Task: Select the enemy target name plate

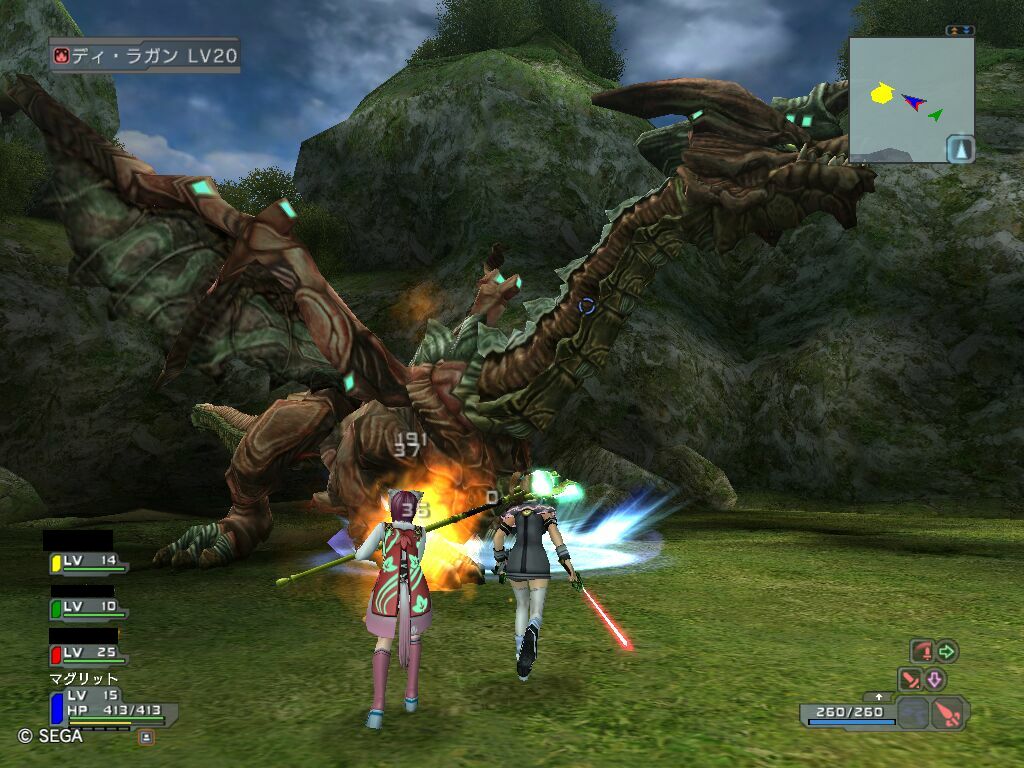Action: point(144,55)
